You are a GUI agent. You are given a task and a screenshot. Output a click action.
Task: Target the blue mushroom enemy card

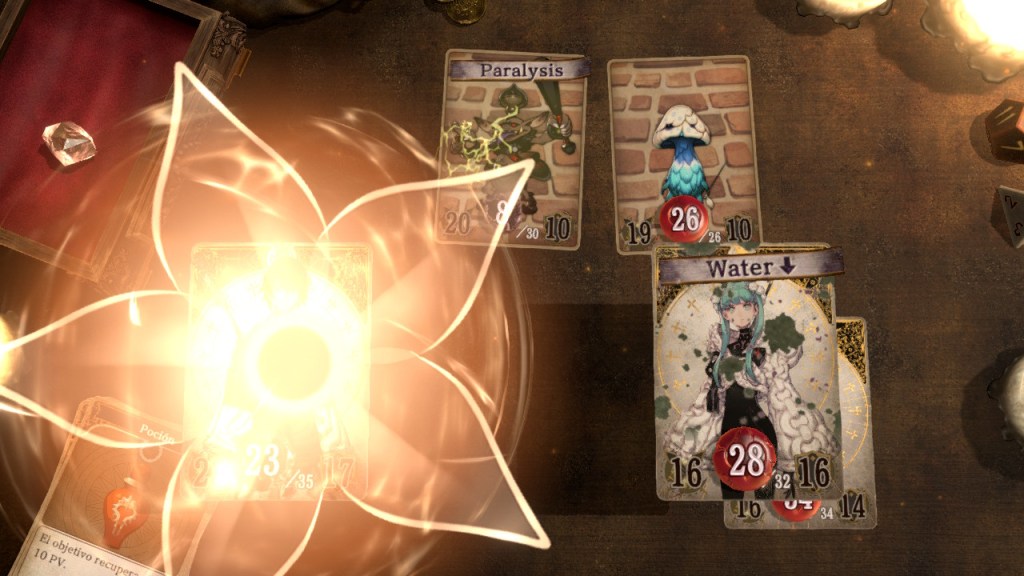click(682, 150)
